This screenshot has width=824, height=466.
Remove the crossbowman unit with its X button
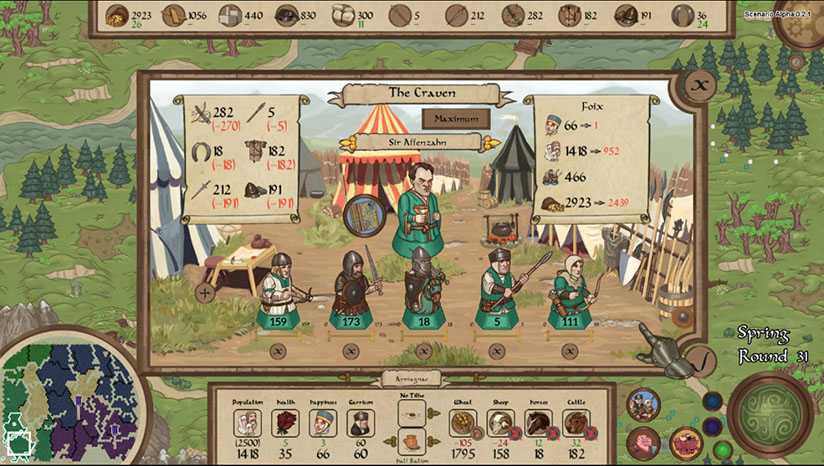277,351
